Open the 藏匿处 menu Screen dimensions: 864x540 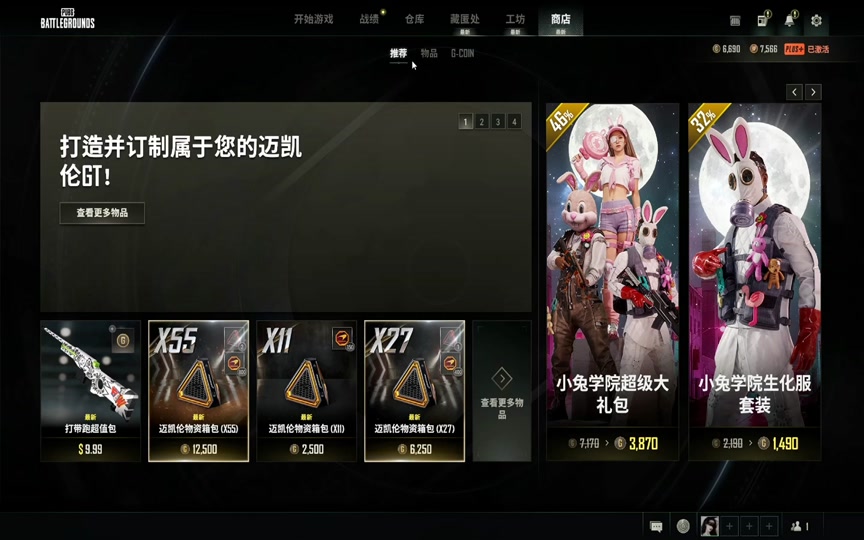pyautogui.click(x=464, y=19)
